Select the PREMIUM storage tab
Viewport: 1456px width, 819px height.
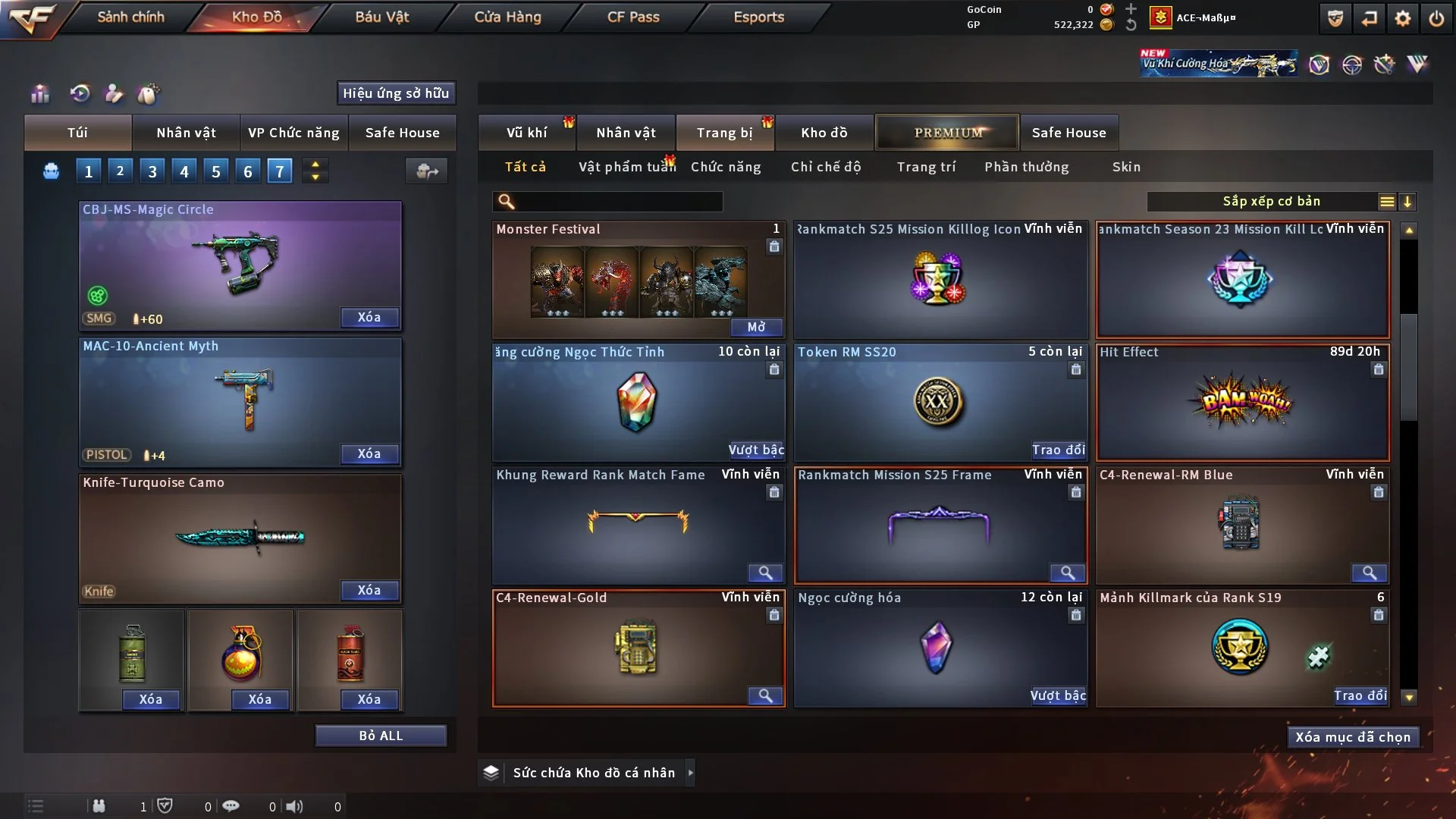(947, 133)
